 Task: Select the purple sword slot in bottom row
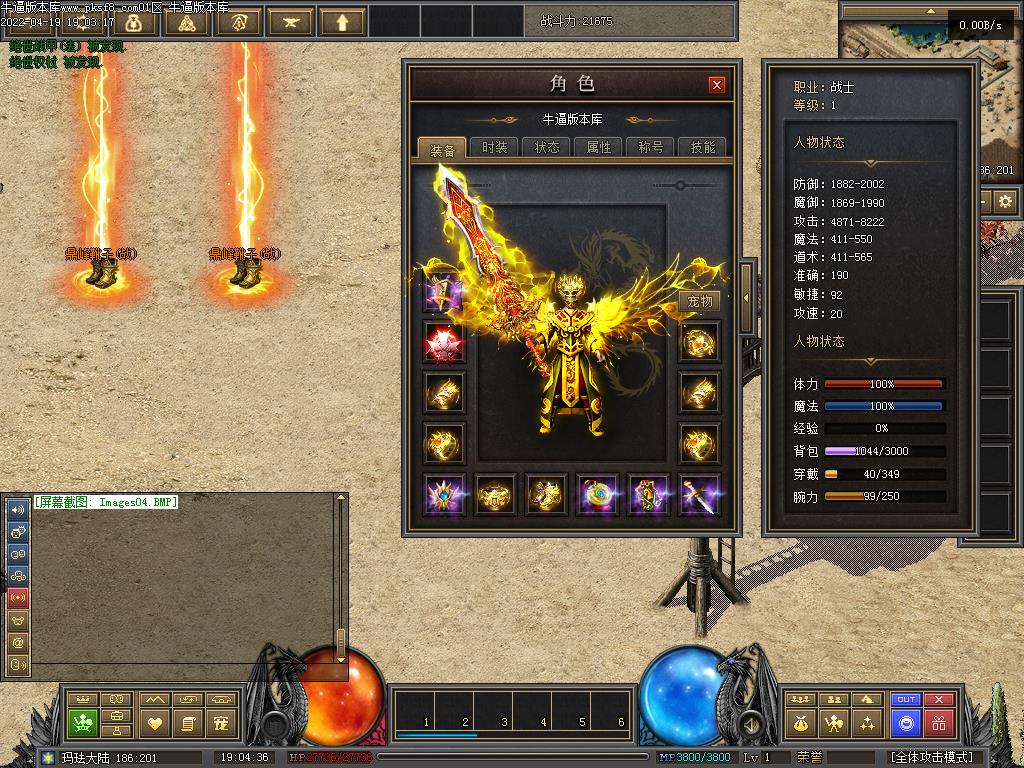pos(699,495)
